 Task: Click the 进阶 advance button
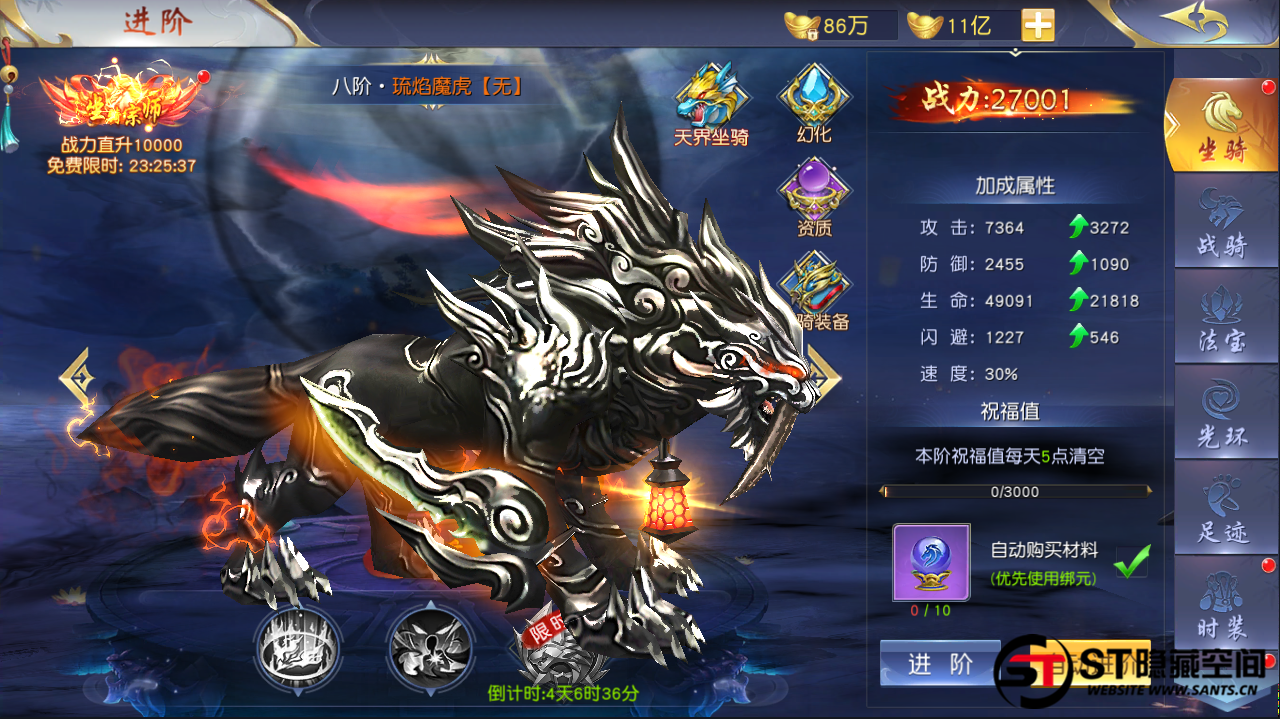tap(939, 664)
